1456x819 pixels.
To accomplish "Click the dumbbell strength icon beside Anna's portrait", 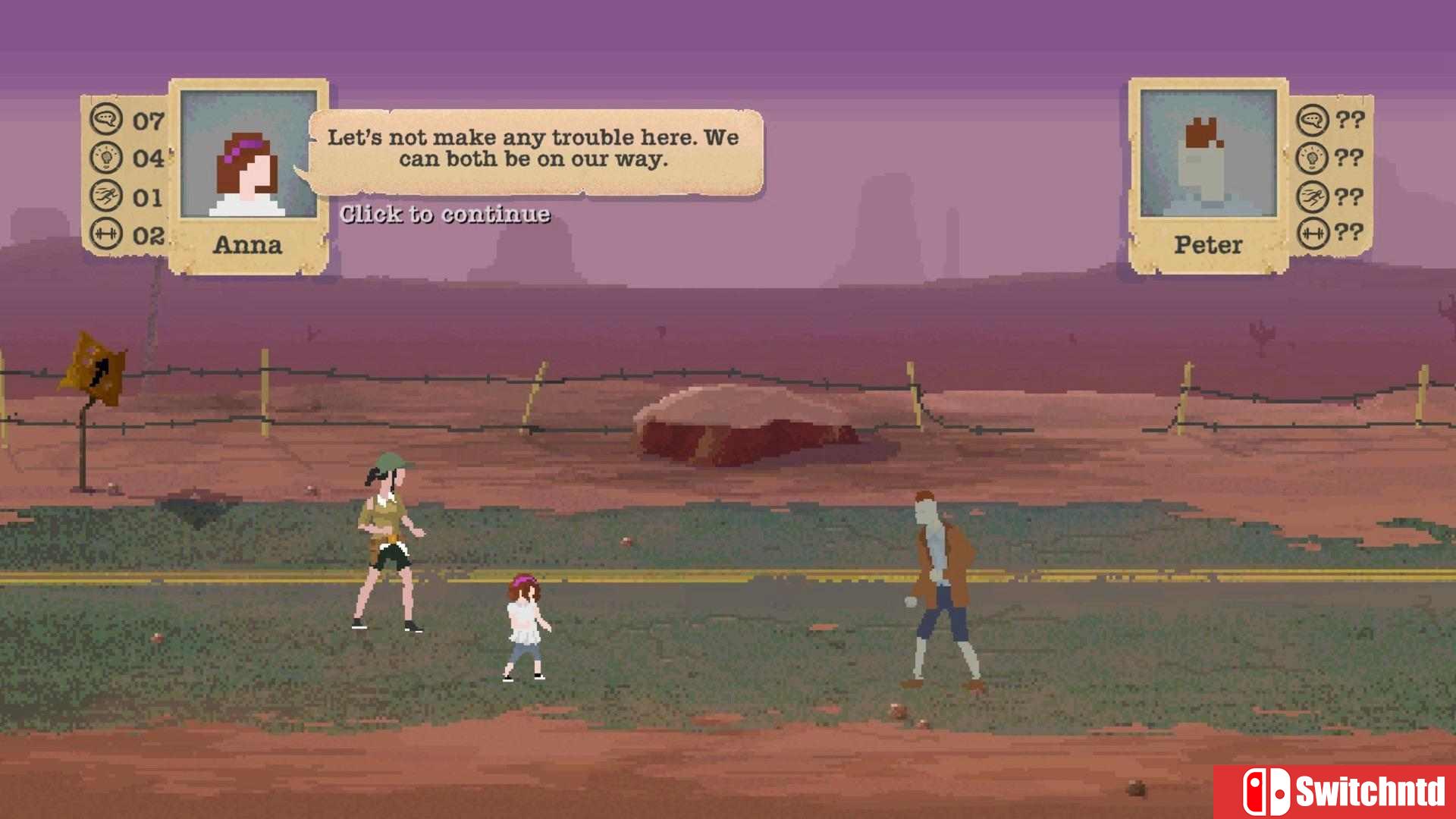I will coord(108,234).
